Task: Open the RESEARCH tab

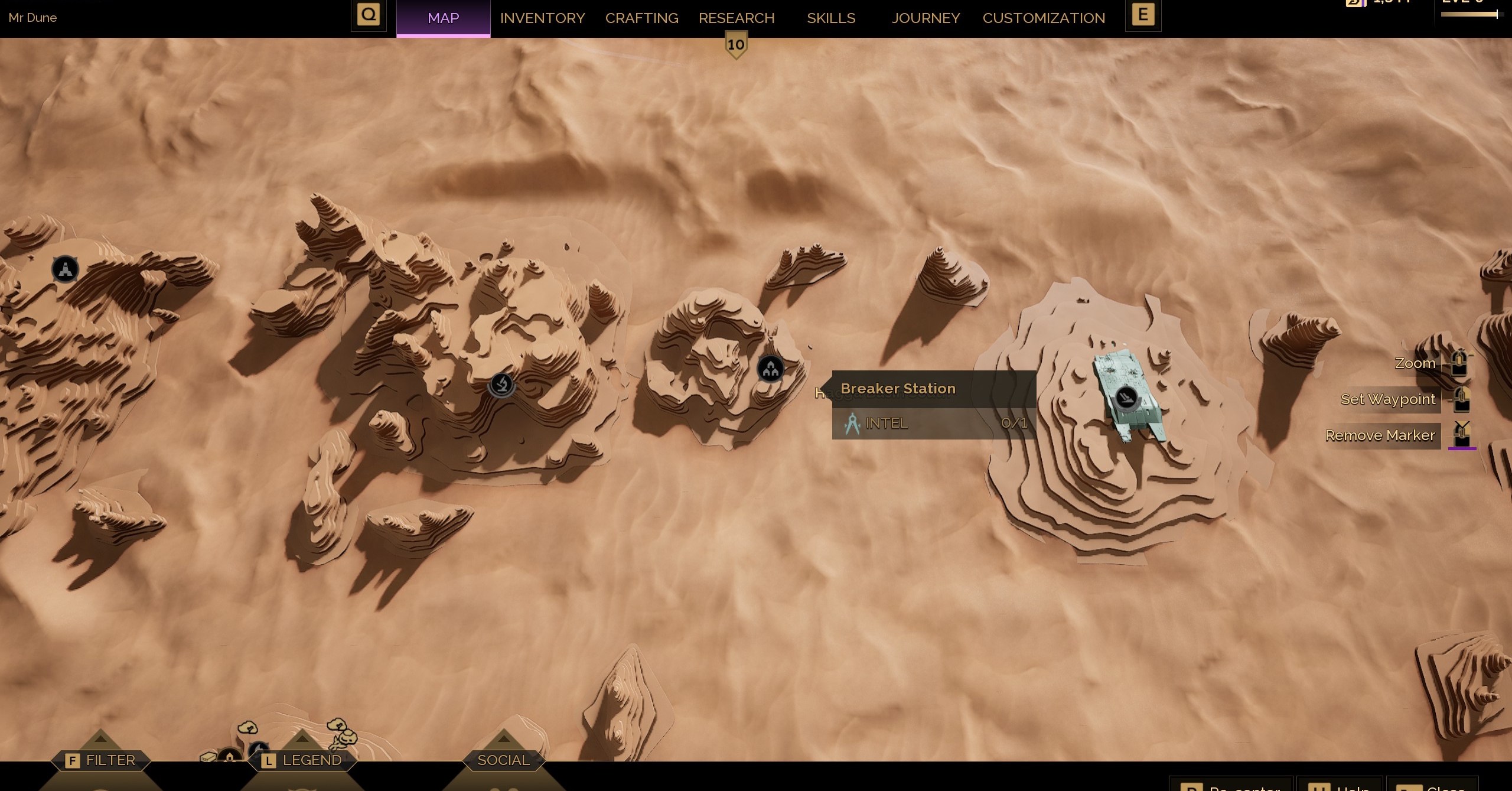Action: pyautogui.click(x=736, y=18)
